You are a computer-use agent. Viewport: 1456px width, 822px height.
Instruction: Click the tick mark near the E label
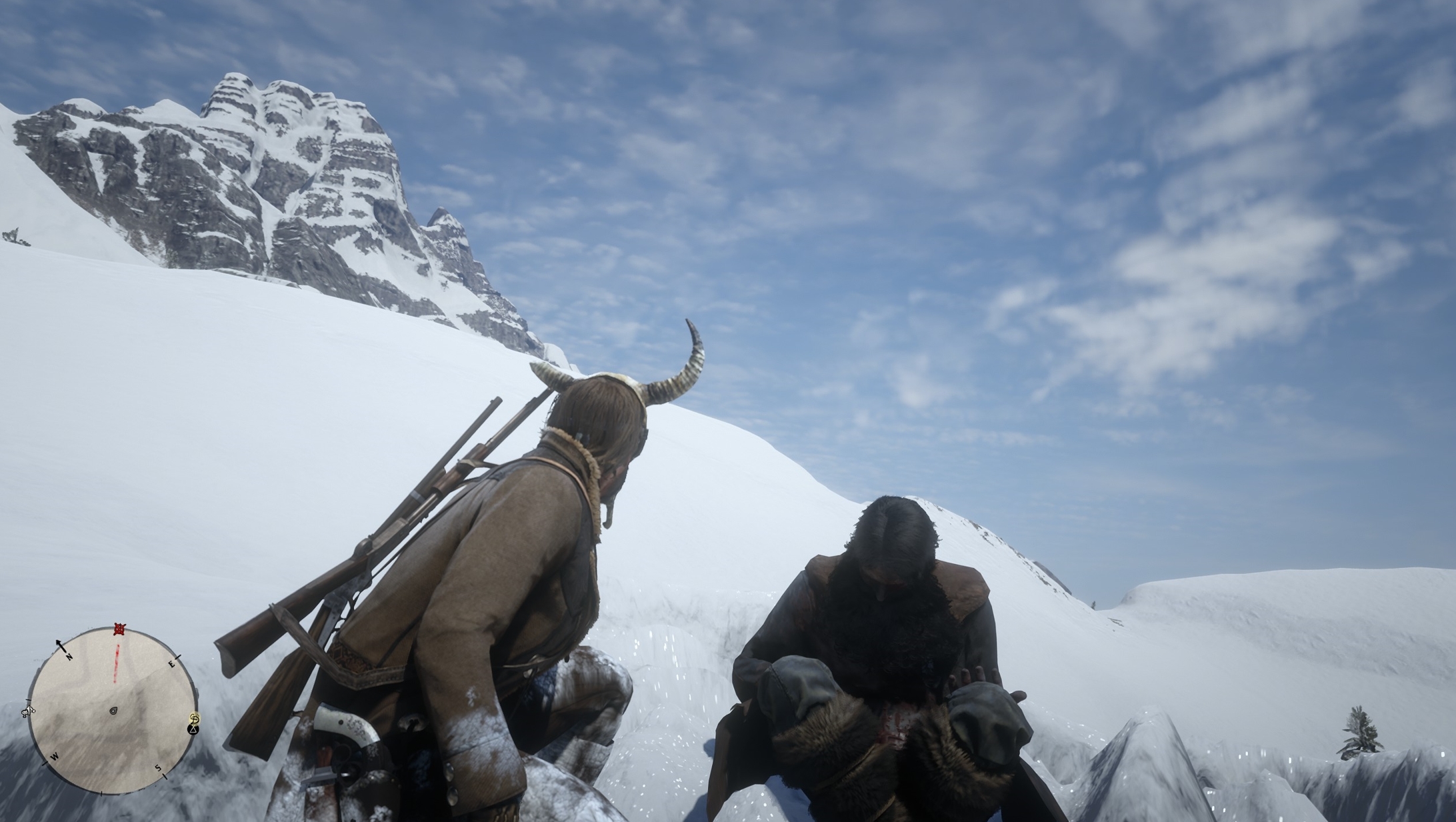pos(177,657)
